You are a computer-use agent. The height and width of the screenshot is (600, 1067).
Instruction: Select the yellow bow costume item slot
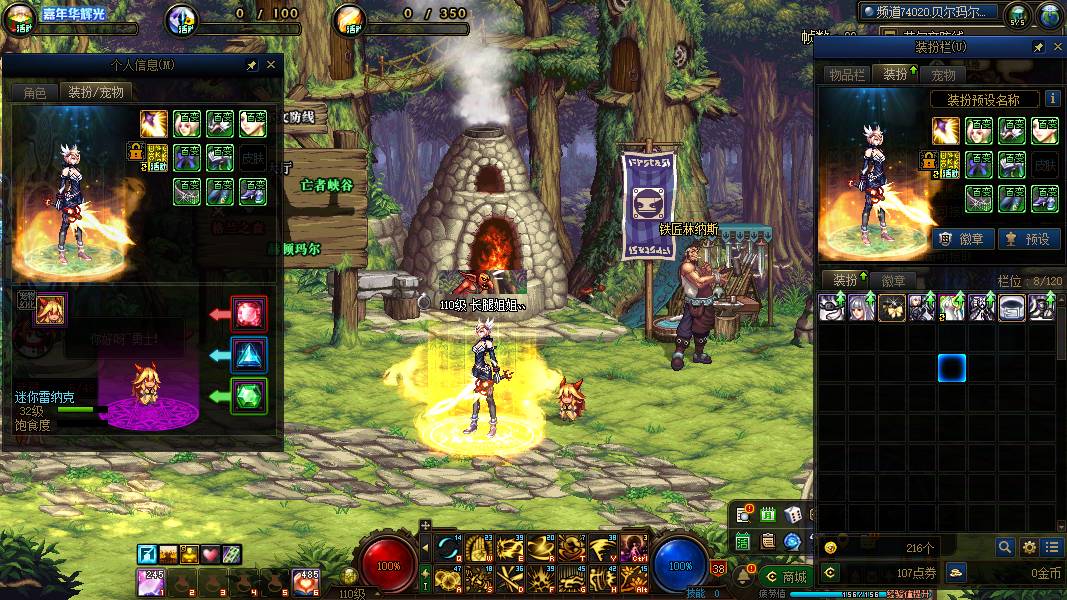click(891, 307)
